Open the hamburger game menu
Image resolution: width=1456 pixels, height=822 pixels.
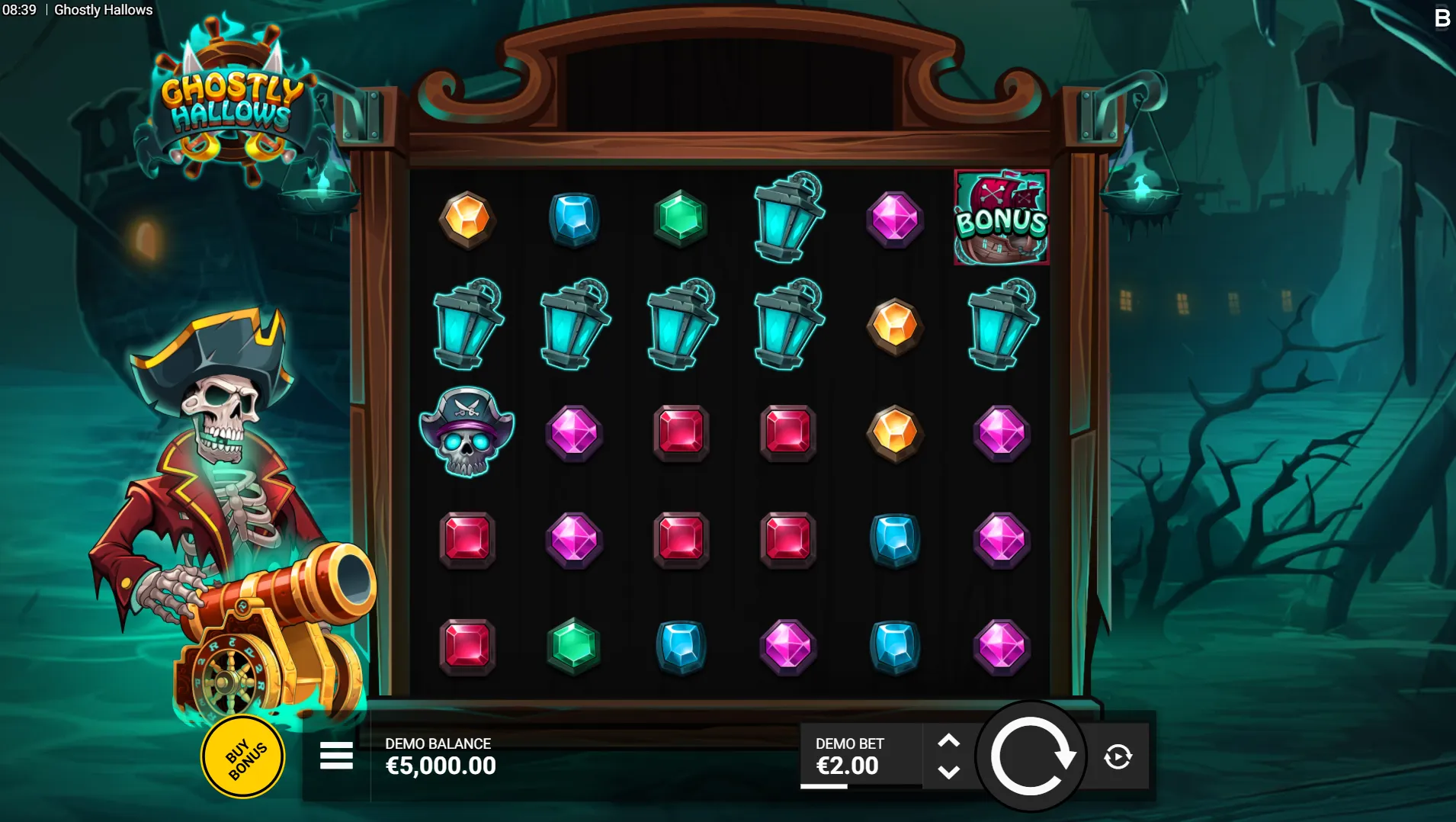336,756
